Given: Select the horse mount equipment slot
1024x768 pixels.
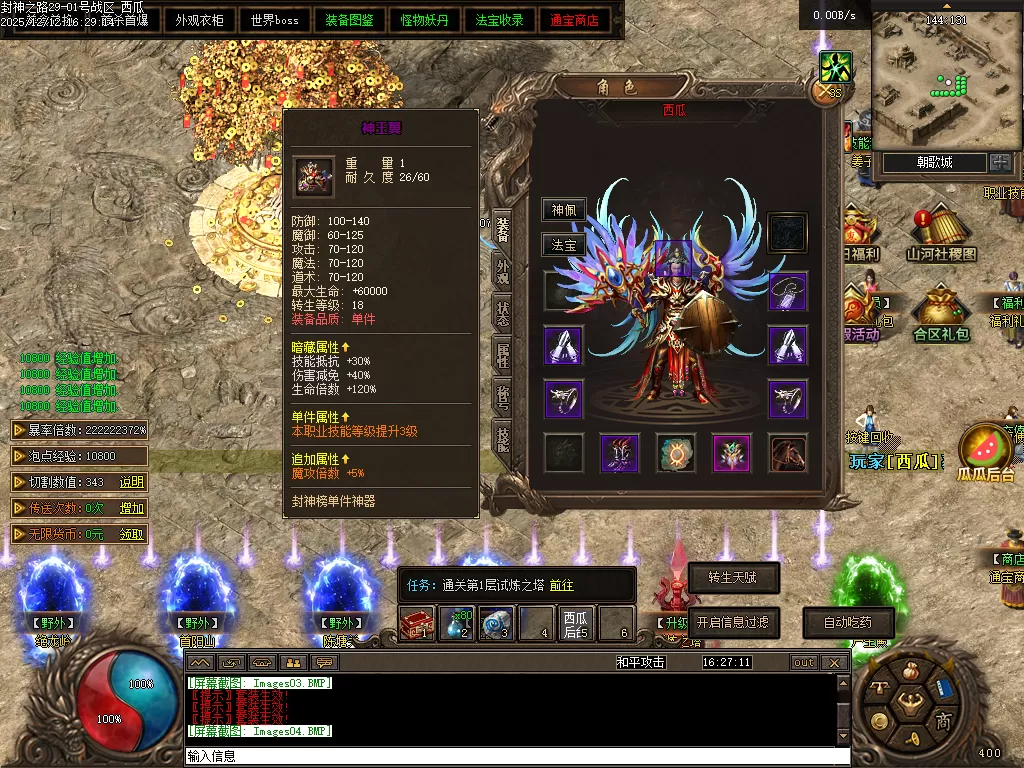Looking at the screenshot, I should 788,453.
